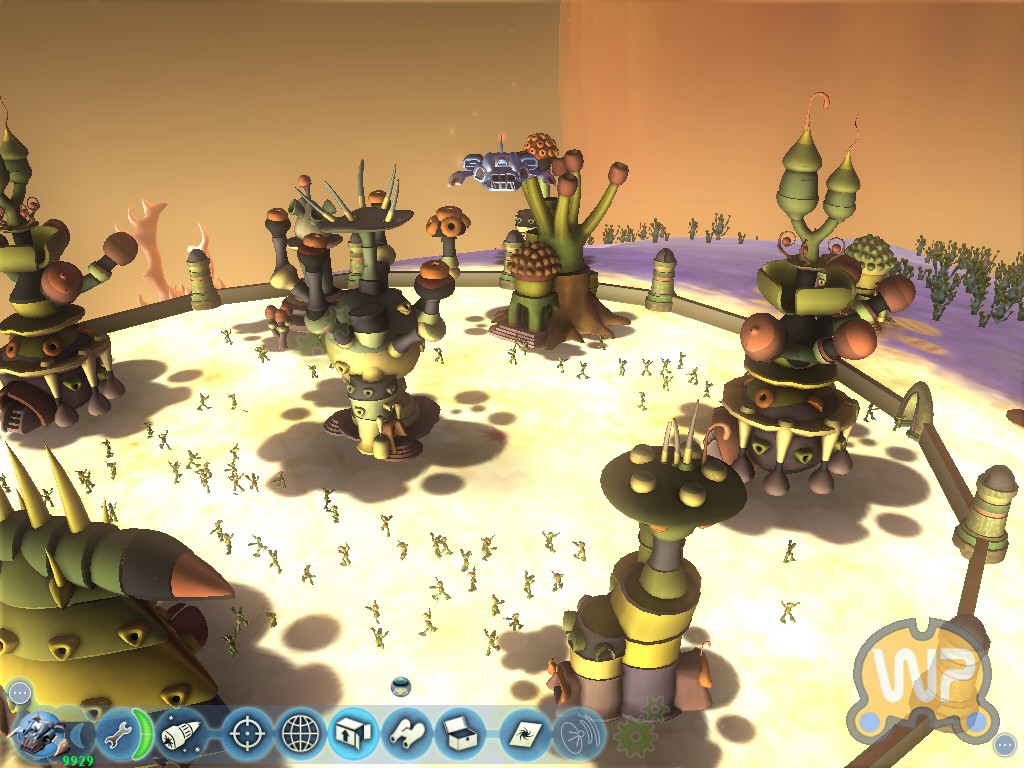Click the small round icon above toolbar

tap(401, 687)
